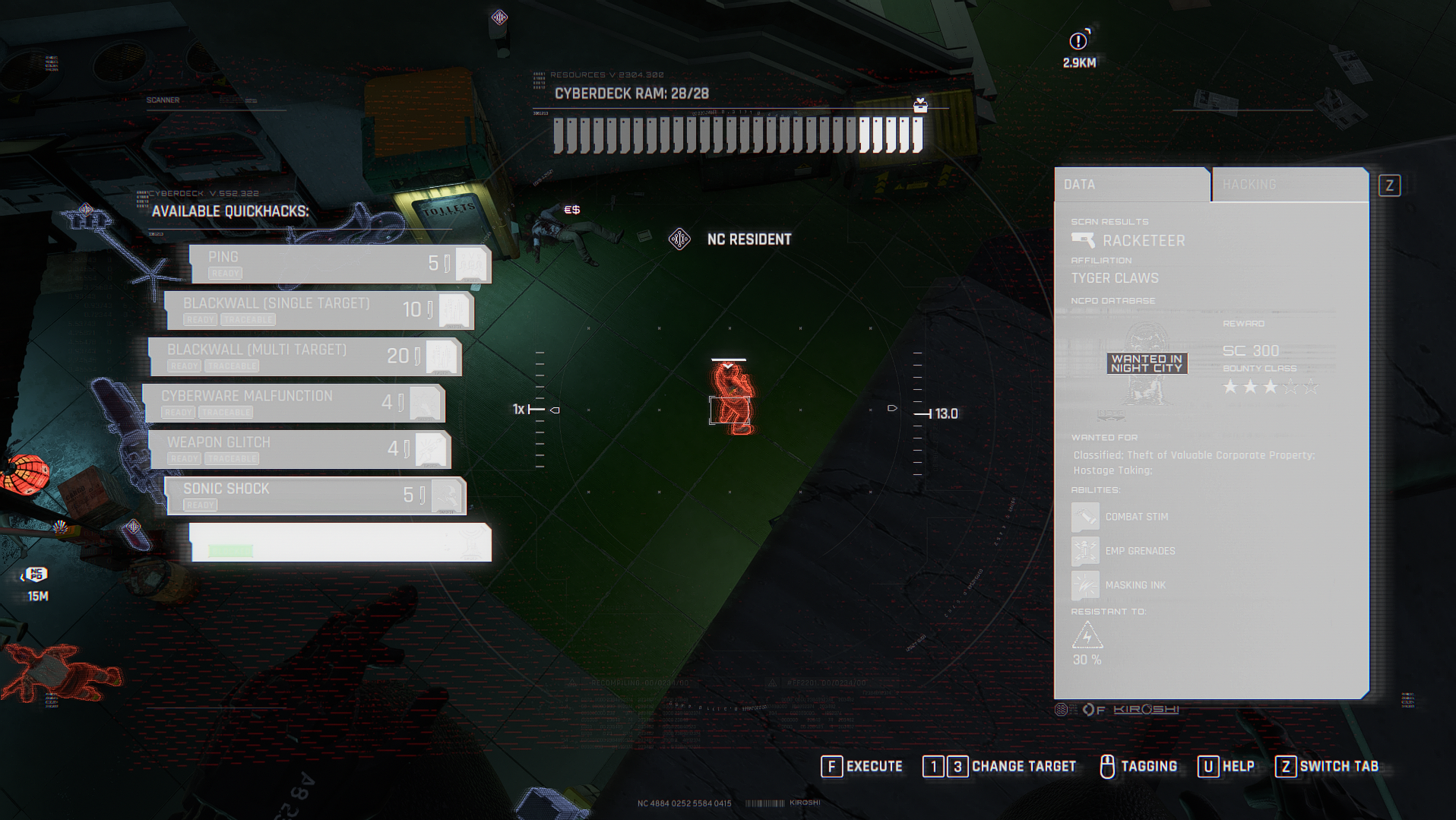The image size is (1456, 820).
Task: Click the electrical resistance icon
Action: point(1087,635)
